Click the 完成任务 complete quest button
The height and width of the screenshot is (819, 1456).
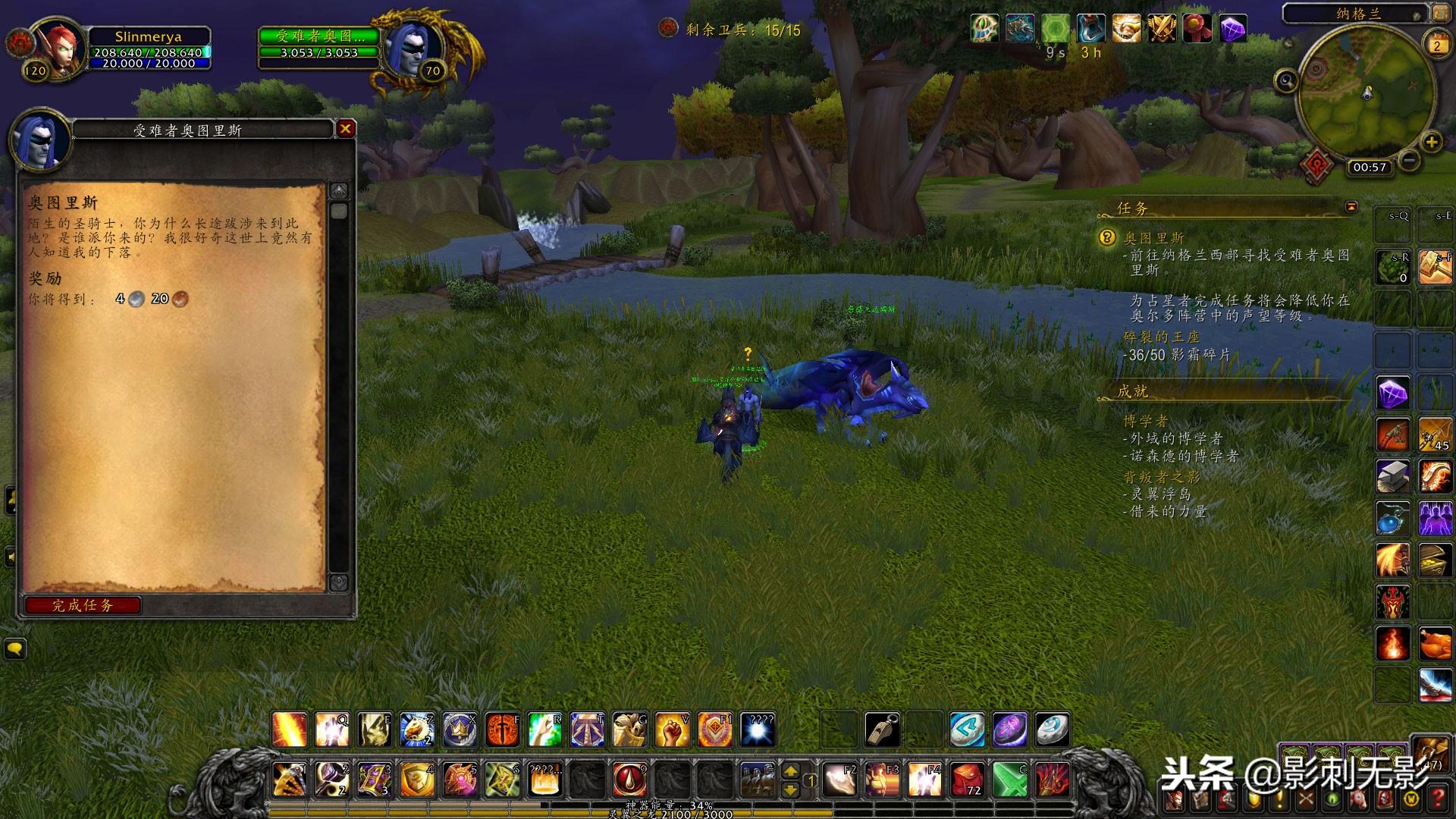click(82, 605)
